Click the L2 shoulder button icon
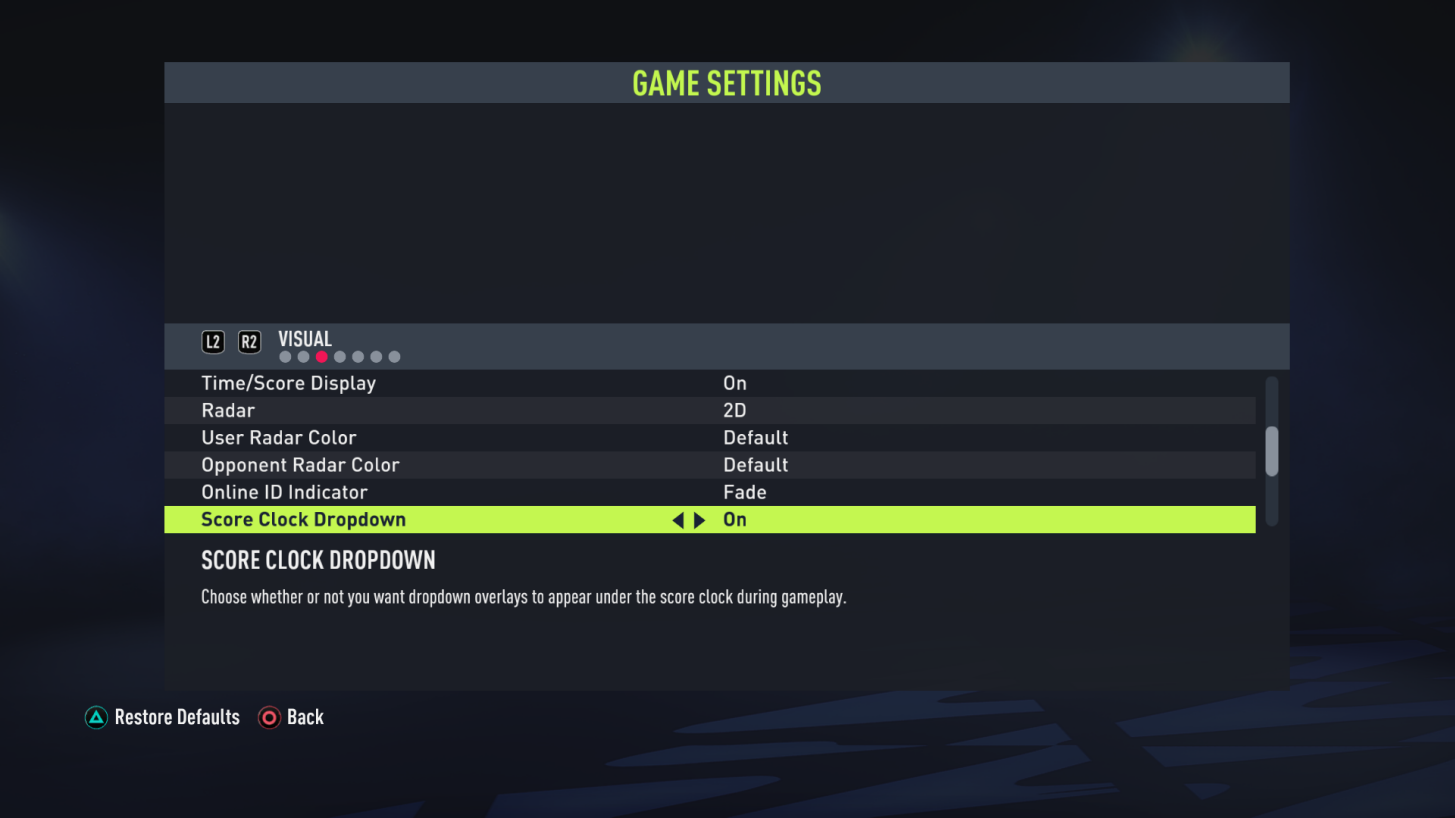This screenshot has width=1455, height=818. [x=213, y=341]
